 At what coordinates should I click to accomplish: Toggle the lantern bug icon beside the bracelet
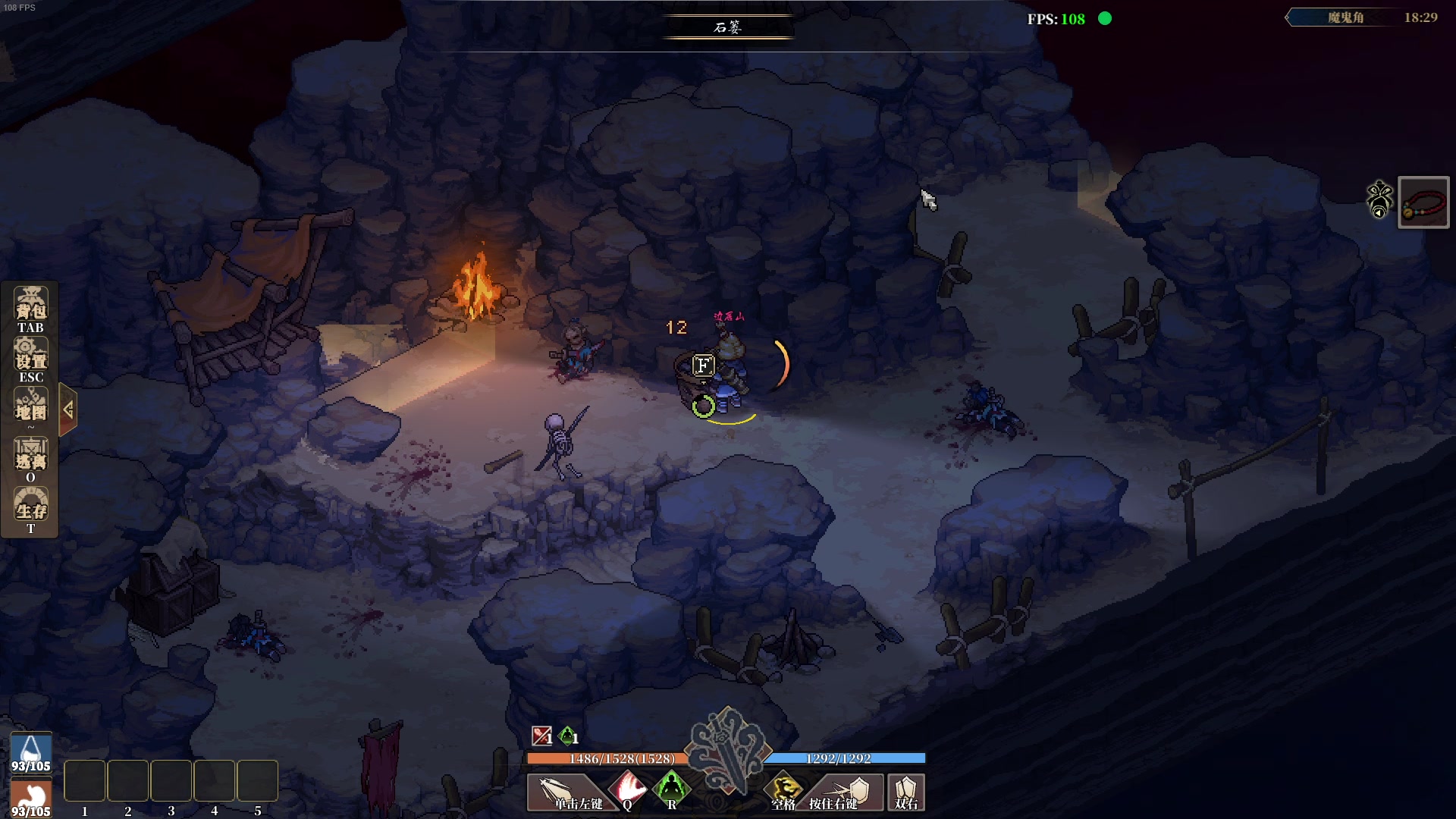coord(1379,199)
